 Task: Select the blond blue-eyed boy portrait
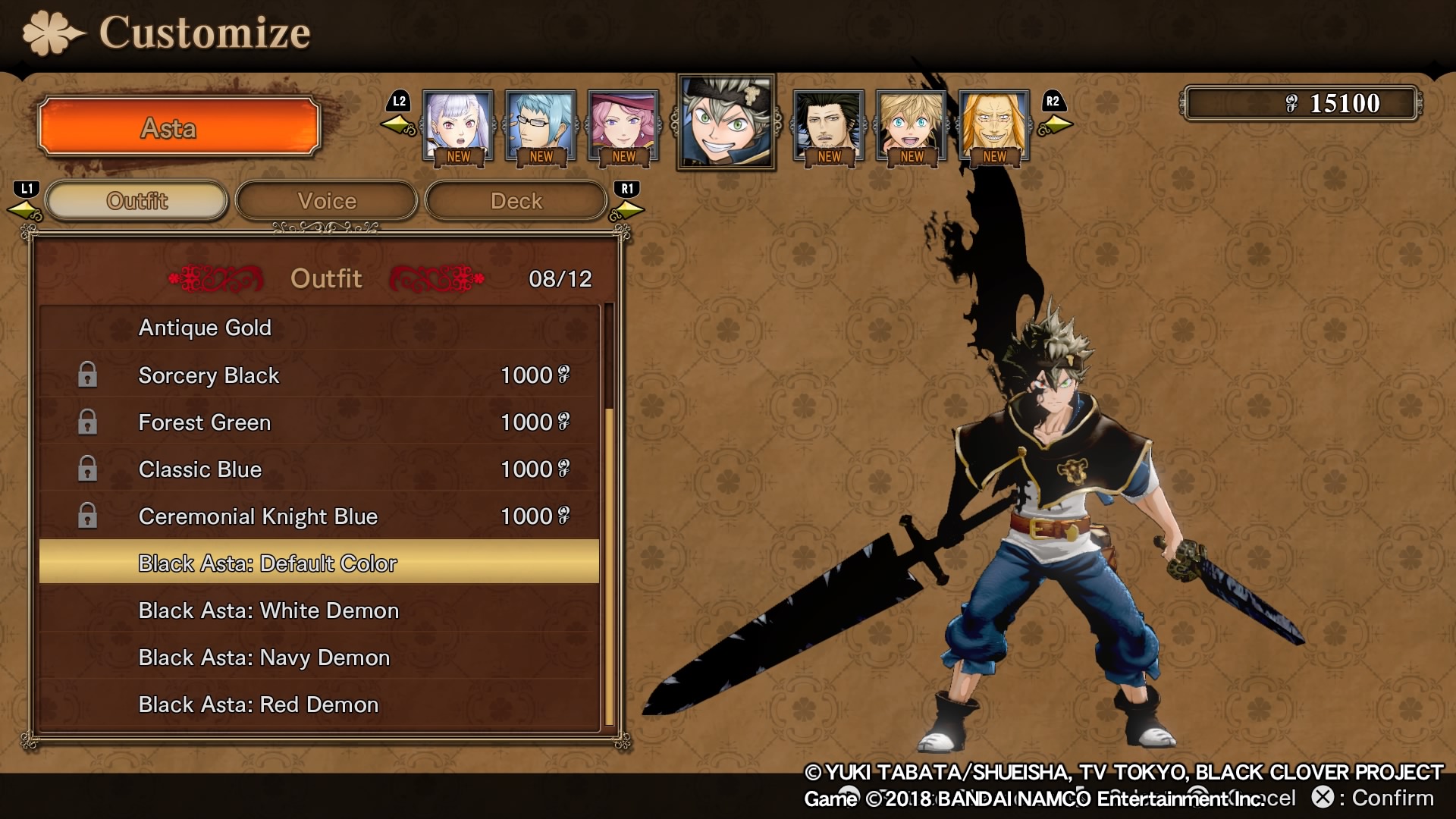coord(912,125)
